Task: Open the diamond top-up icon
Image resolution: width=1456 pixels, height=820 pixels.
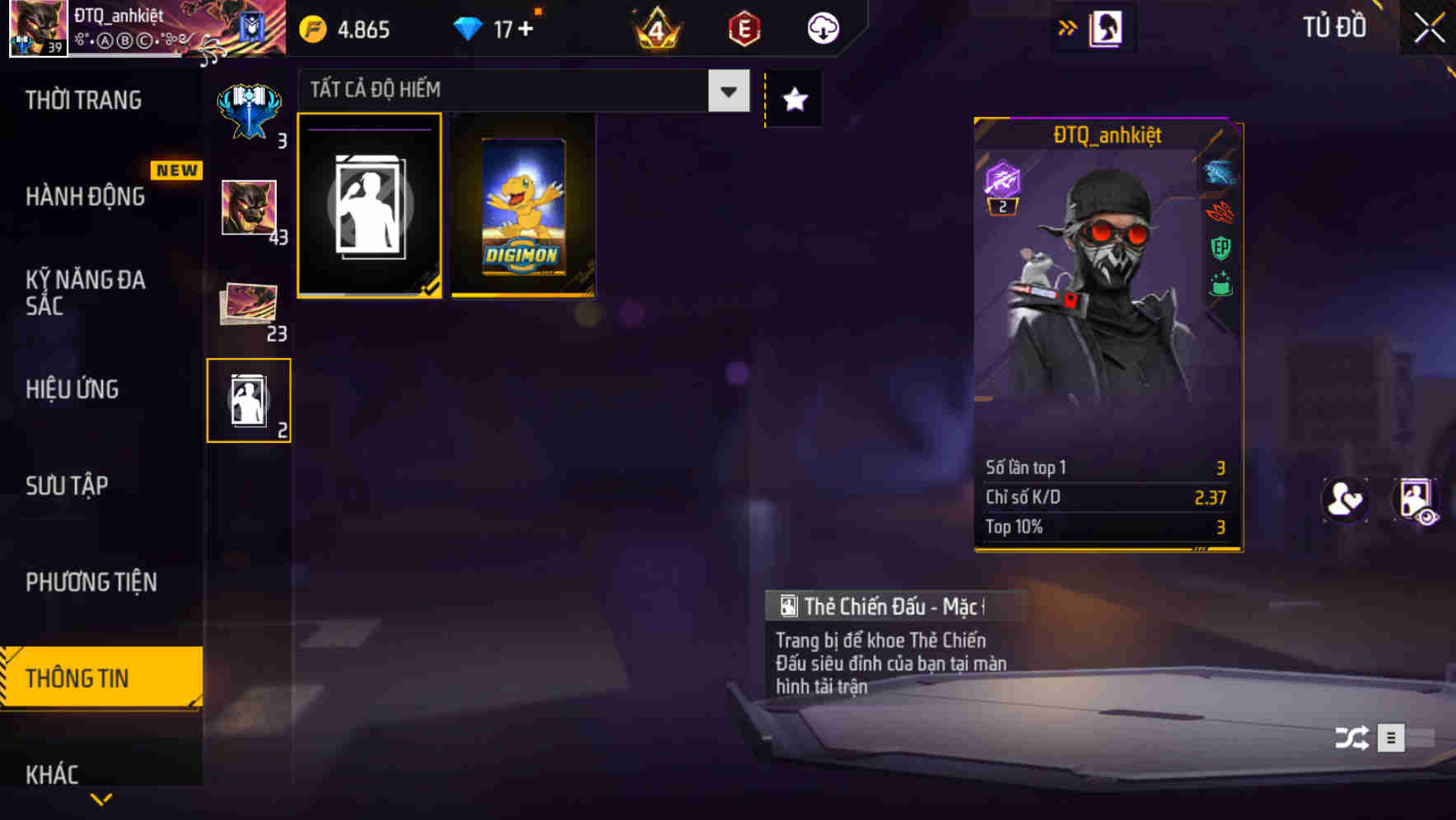Action: click(x=469, y=27)
